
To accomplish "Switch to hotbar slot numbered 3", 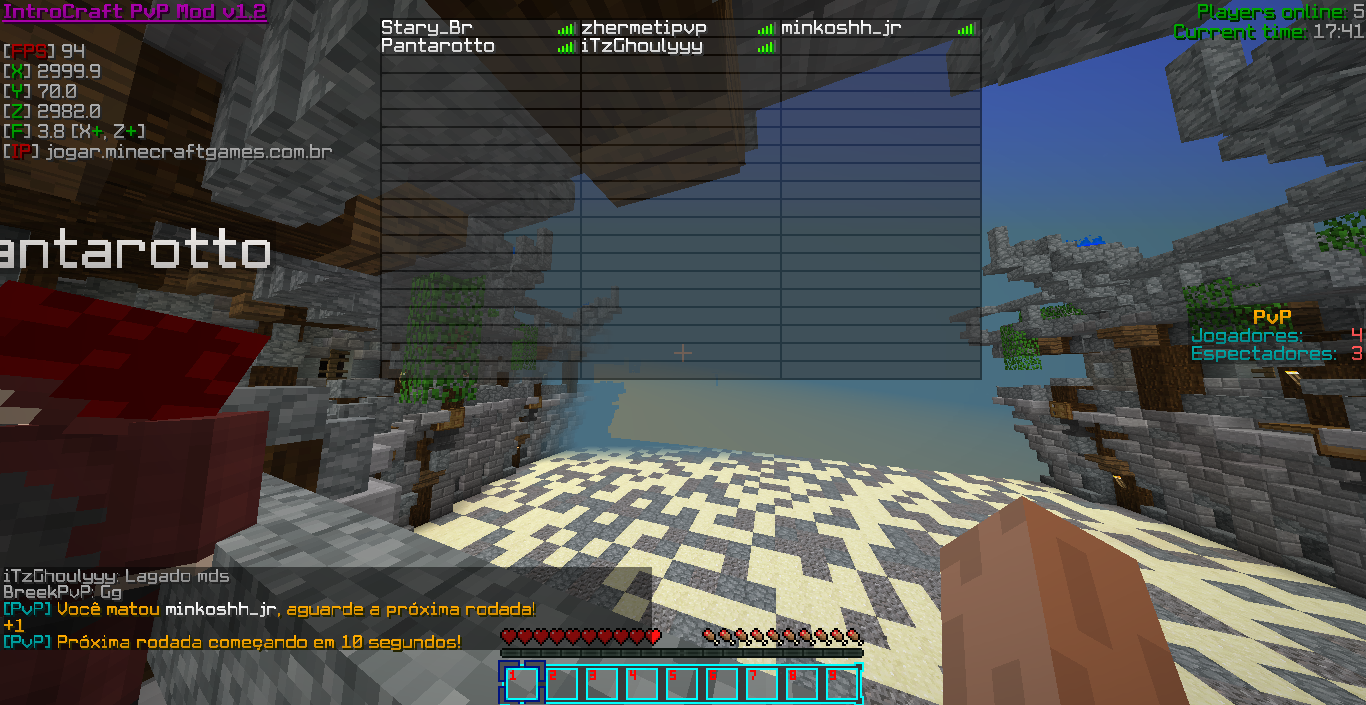I will click(601, 684).
